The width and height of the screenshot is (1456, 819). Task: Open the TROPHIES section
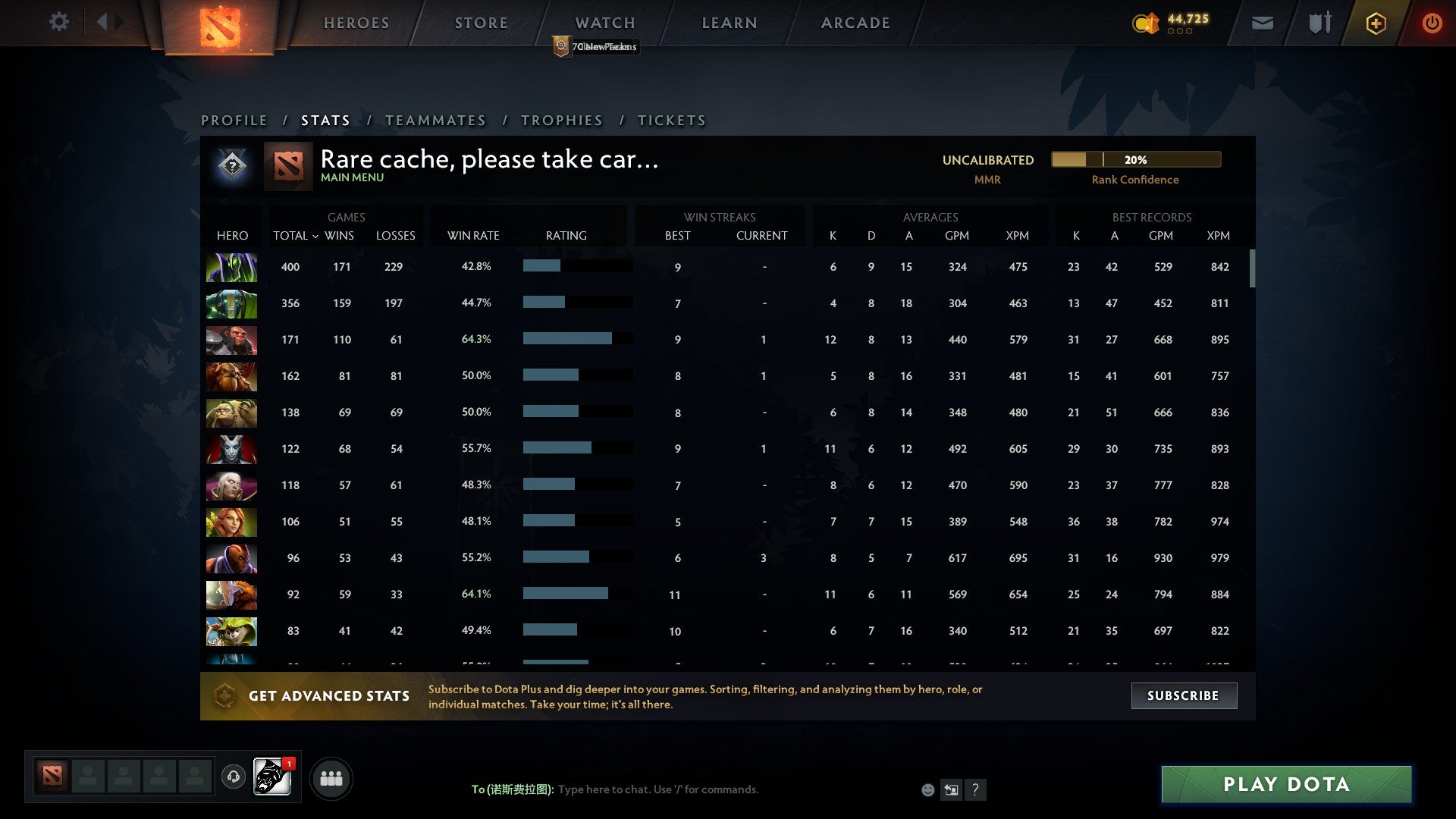(561, 120)
